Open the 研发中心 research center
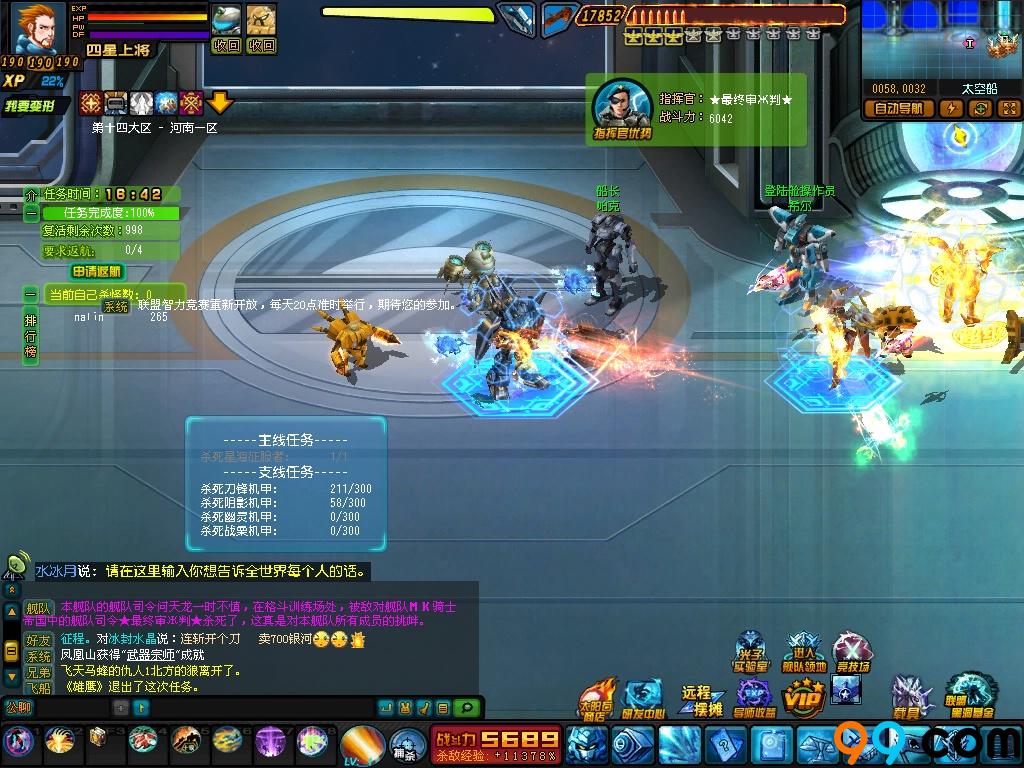 642,699
